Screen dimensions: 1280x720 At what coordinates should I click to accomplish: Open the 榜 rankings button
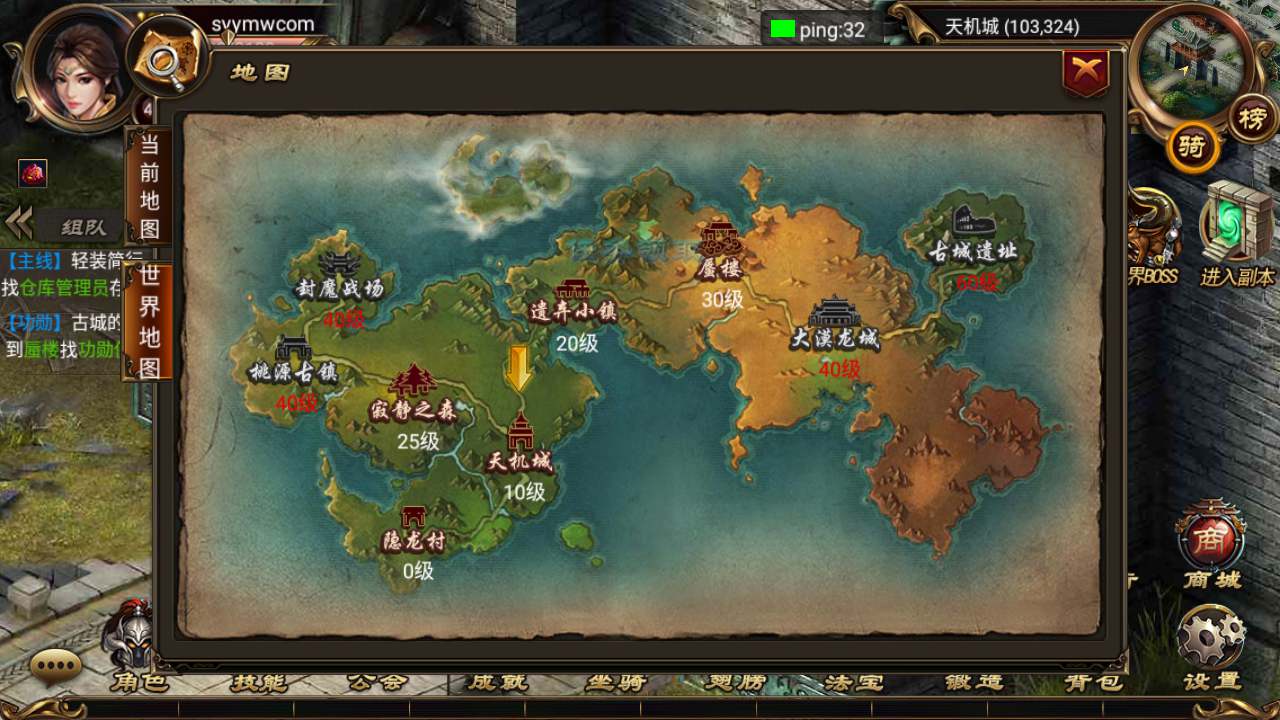coord(1251,119)
